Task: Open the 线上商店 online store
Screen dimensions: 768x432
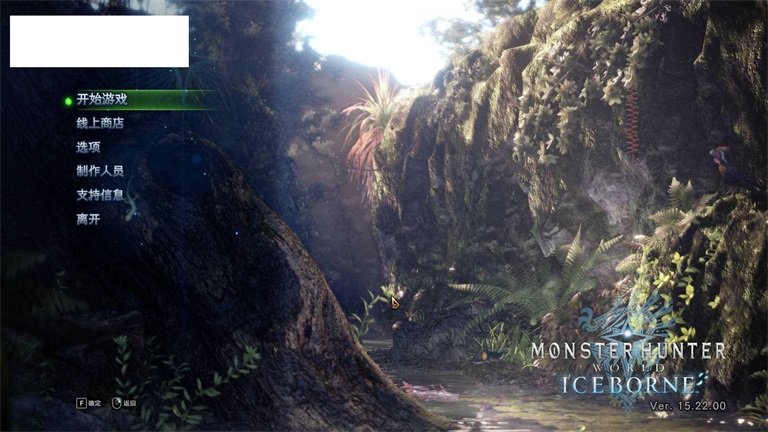Action: [x=100, y=123]
